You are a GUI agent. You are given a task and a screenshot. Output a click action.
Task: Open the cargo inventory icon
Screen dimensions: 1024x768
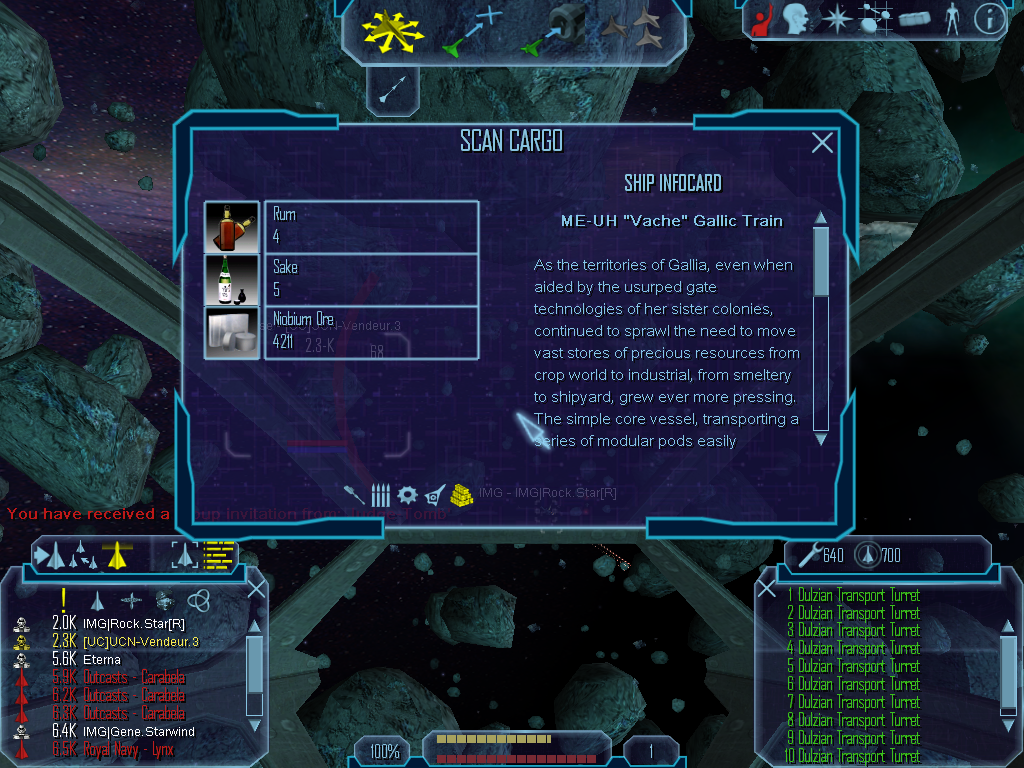(x=915, y=19)
